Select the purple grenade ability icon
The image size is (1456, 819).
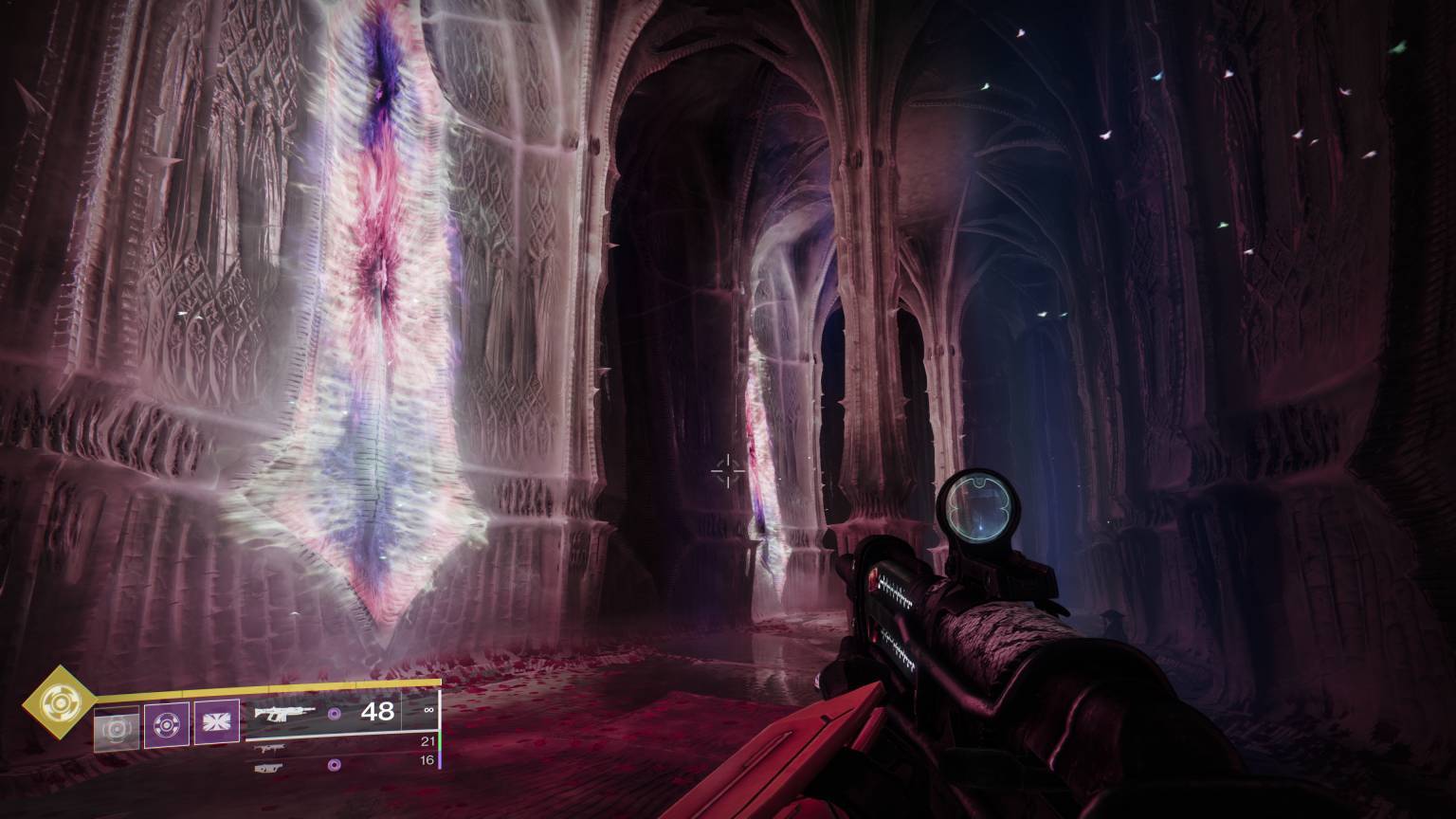pyautogui.click(x=167, y=723)
